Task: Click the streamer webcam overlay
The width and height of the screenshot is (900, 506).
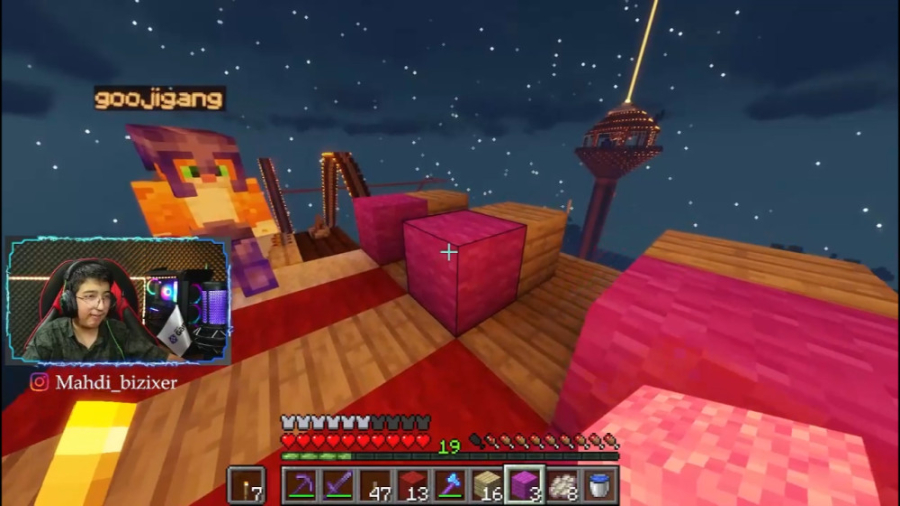Action: pos(117,301)
